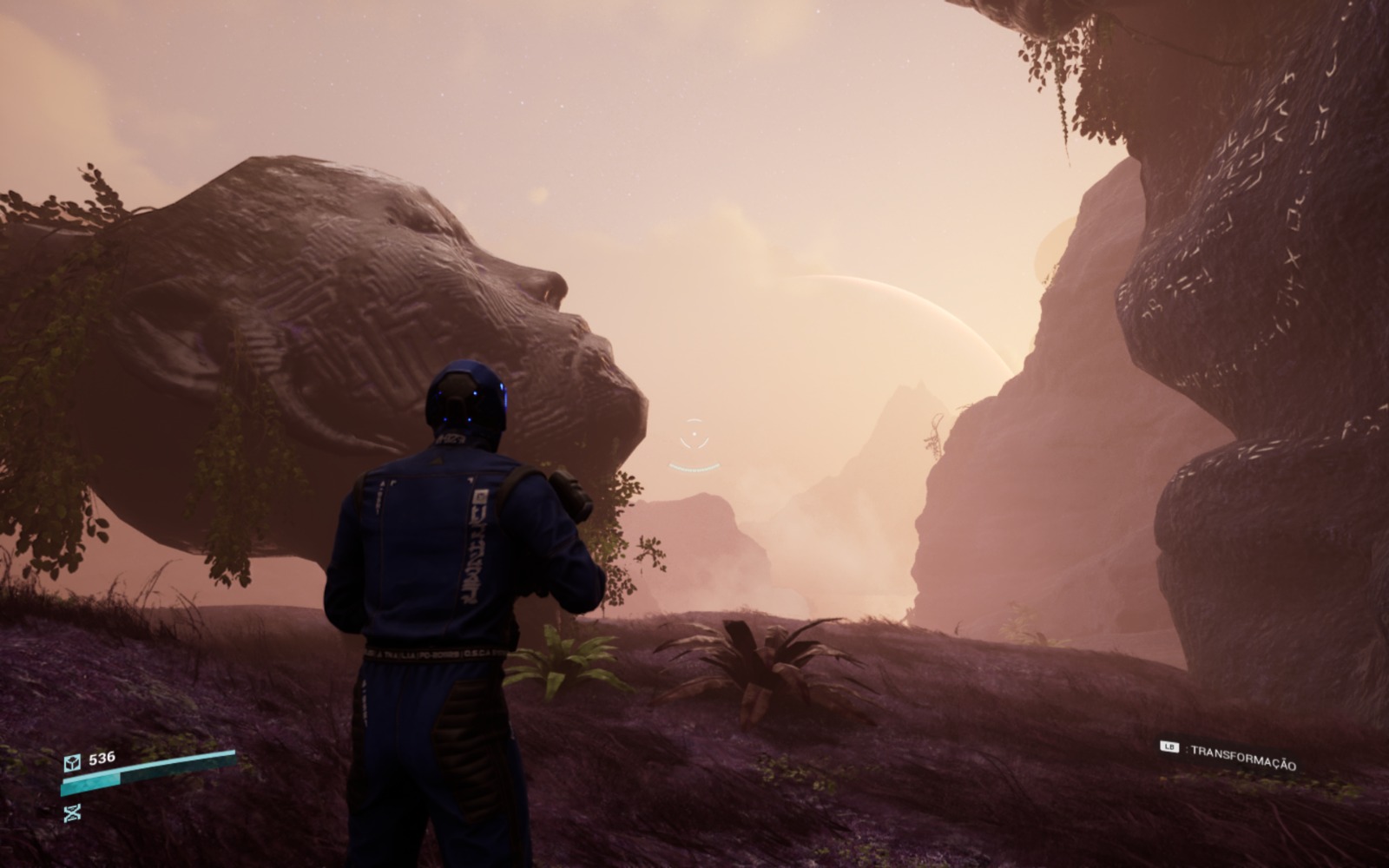
Task: Select the DNA helix icon
Action: pyautogui.click(x=72, y=812)
